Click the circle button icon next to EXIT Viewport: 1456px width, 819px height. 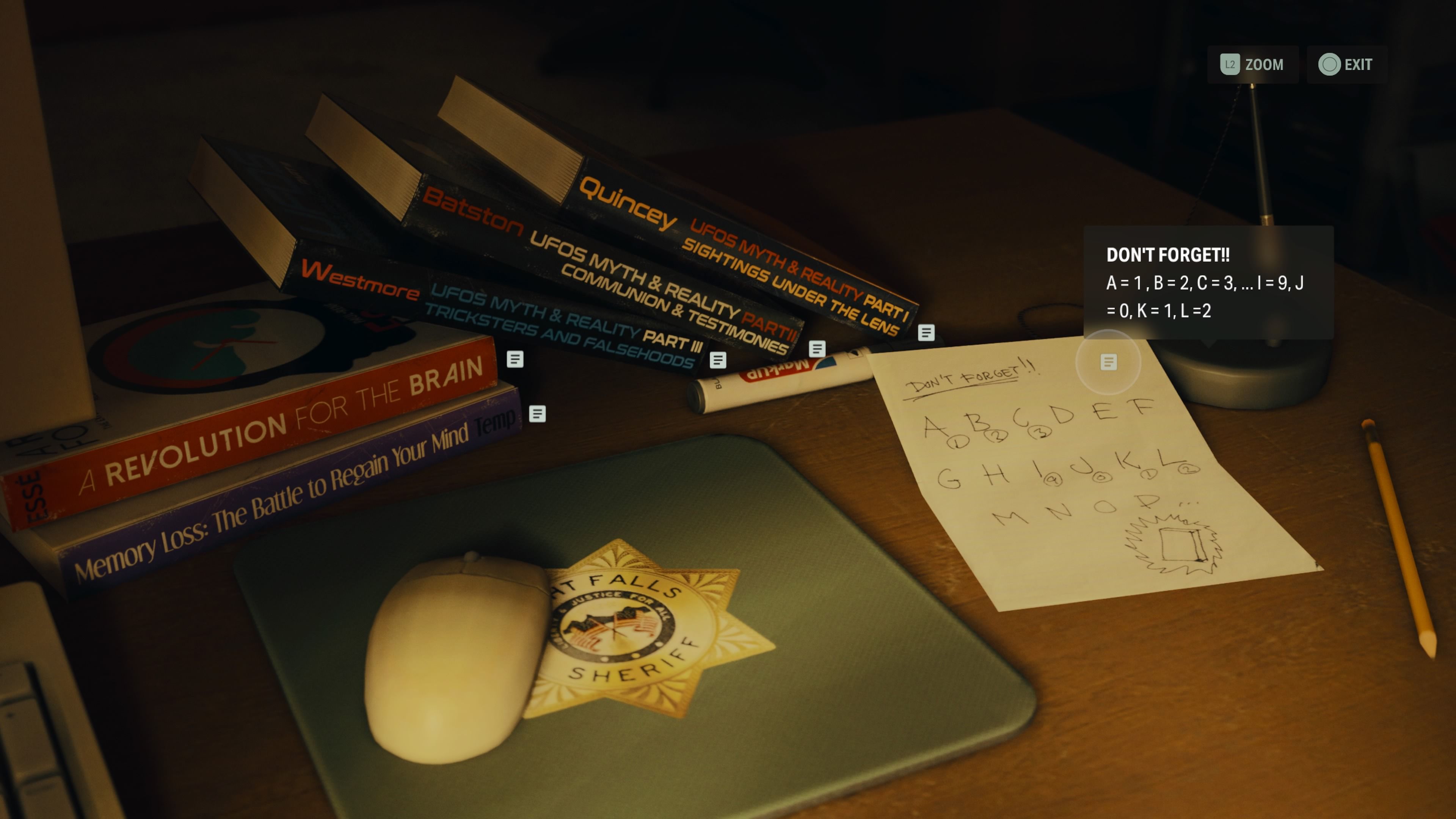[x=1330, y=64]
